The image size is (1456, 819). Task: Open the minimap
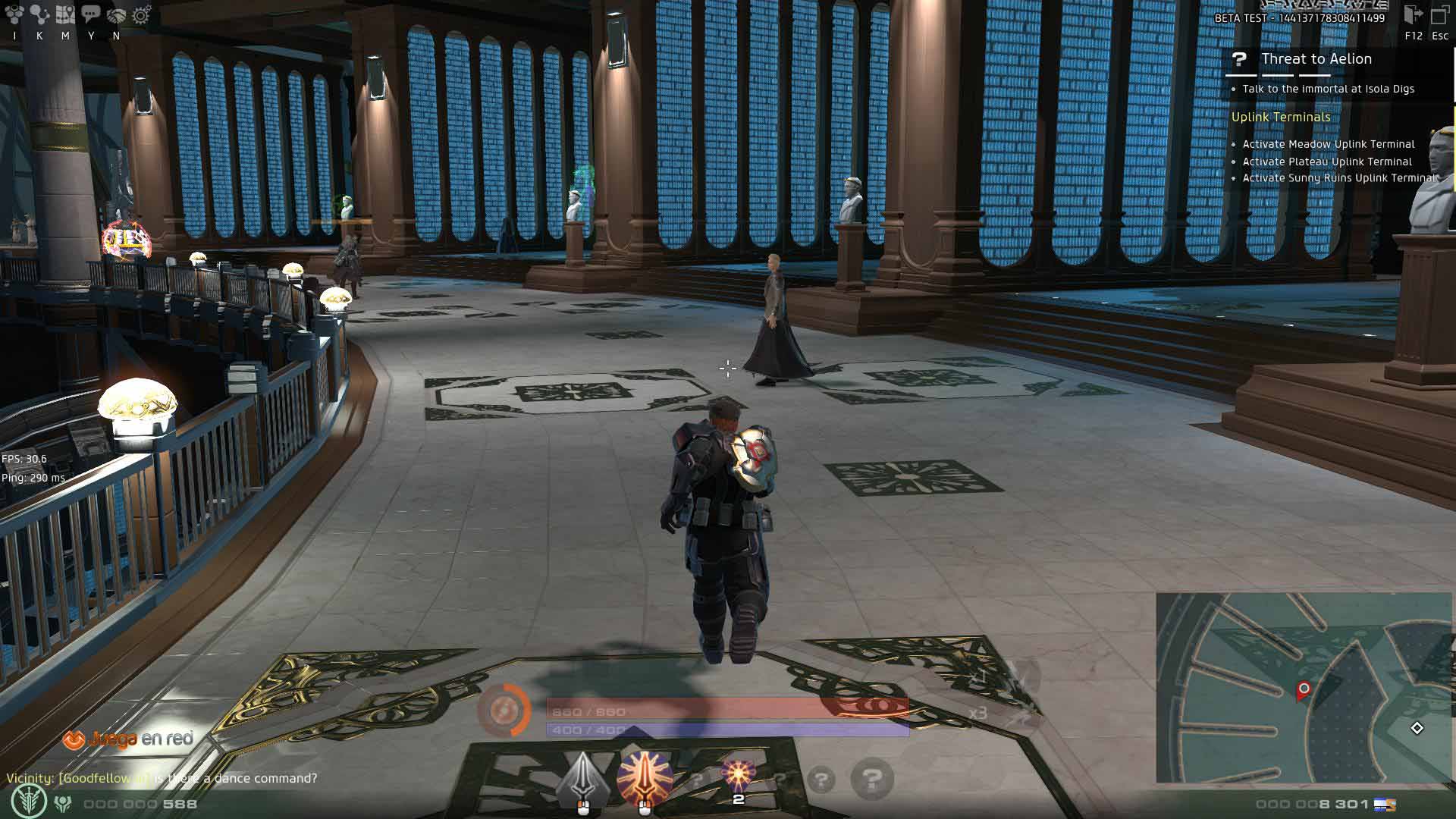pos(1303,687)
